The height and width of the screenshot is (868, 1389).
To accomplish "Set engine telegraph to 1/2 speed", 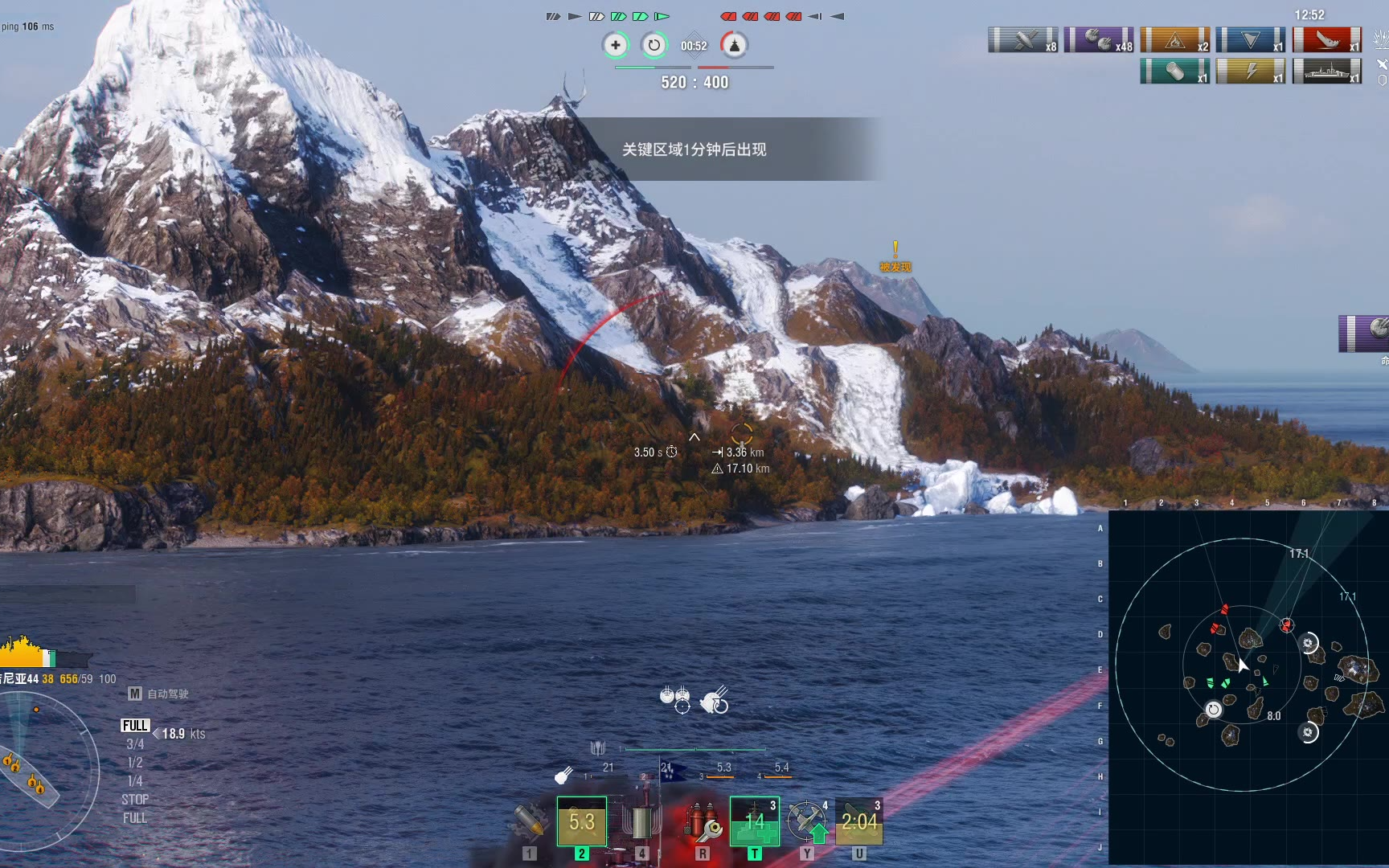I will (135, 763).
